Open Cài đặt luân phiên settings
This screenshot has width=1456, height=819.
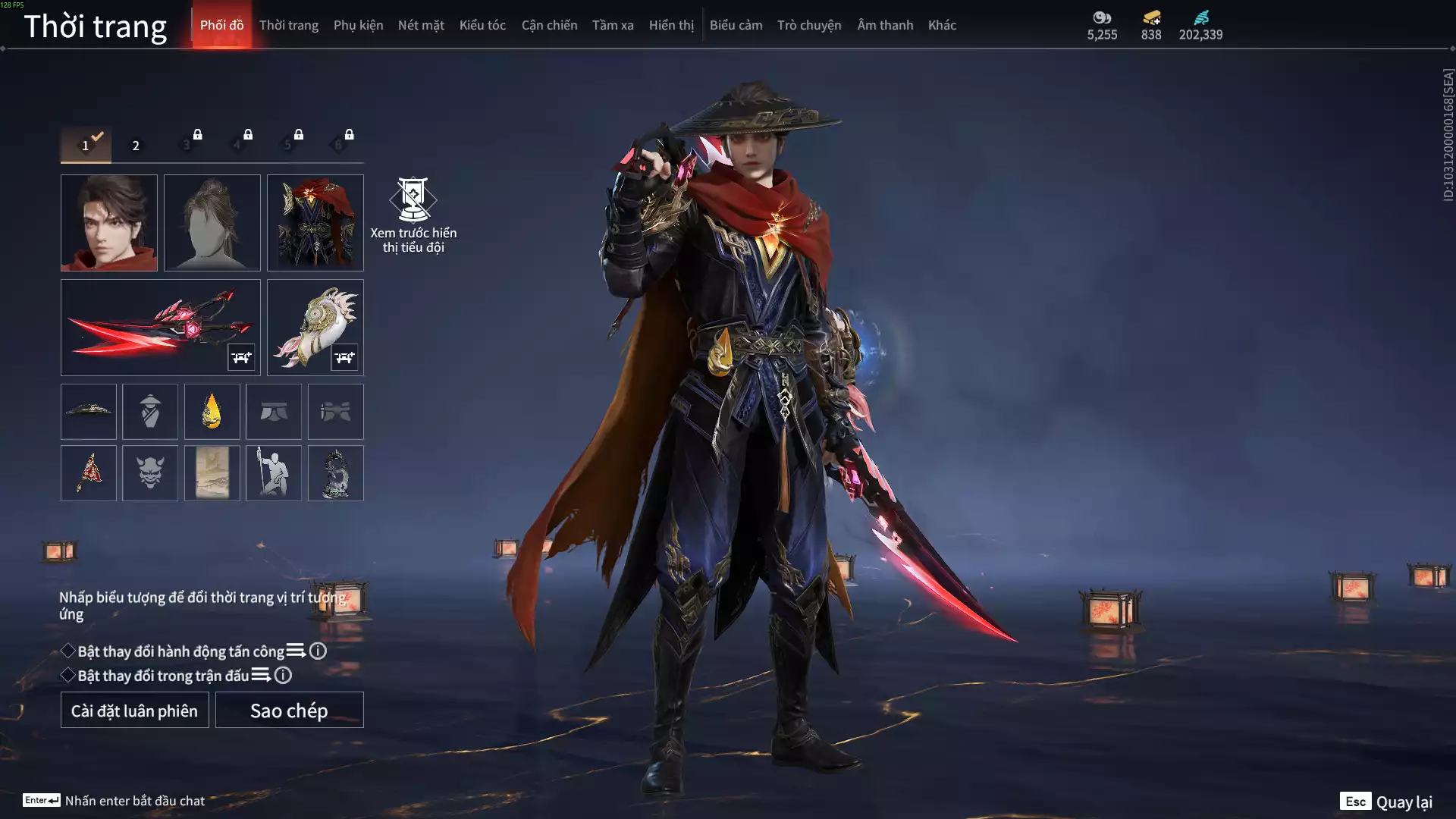134,710
